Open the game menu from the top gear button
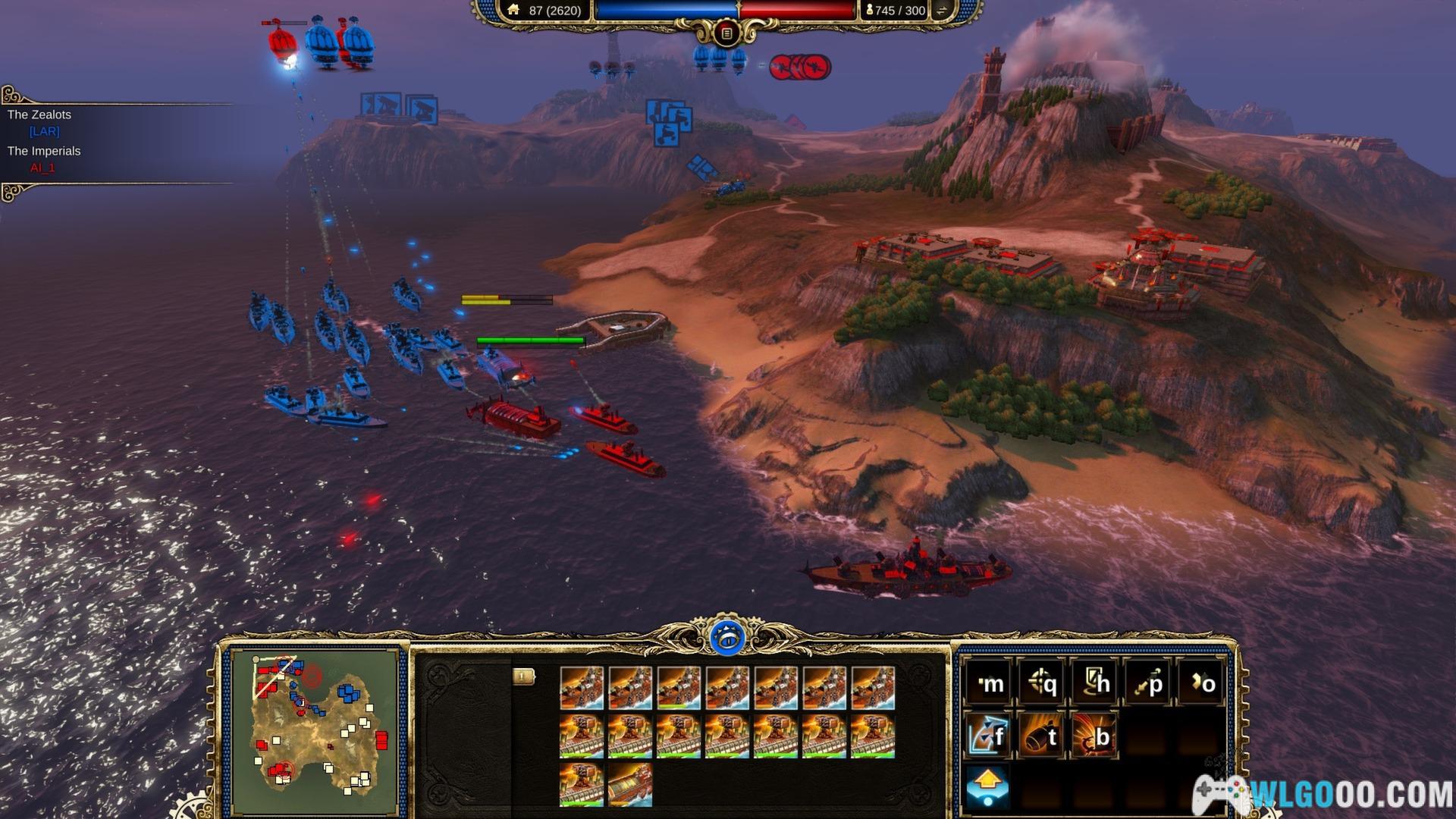 click(726, 33)
